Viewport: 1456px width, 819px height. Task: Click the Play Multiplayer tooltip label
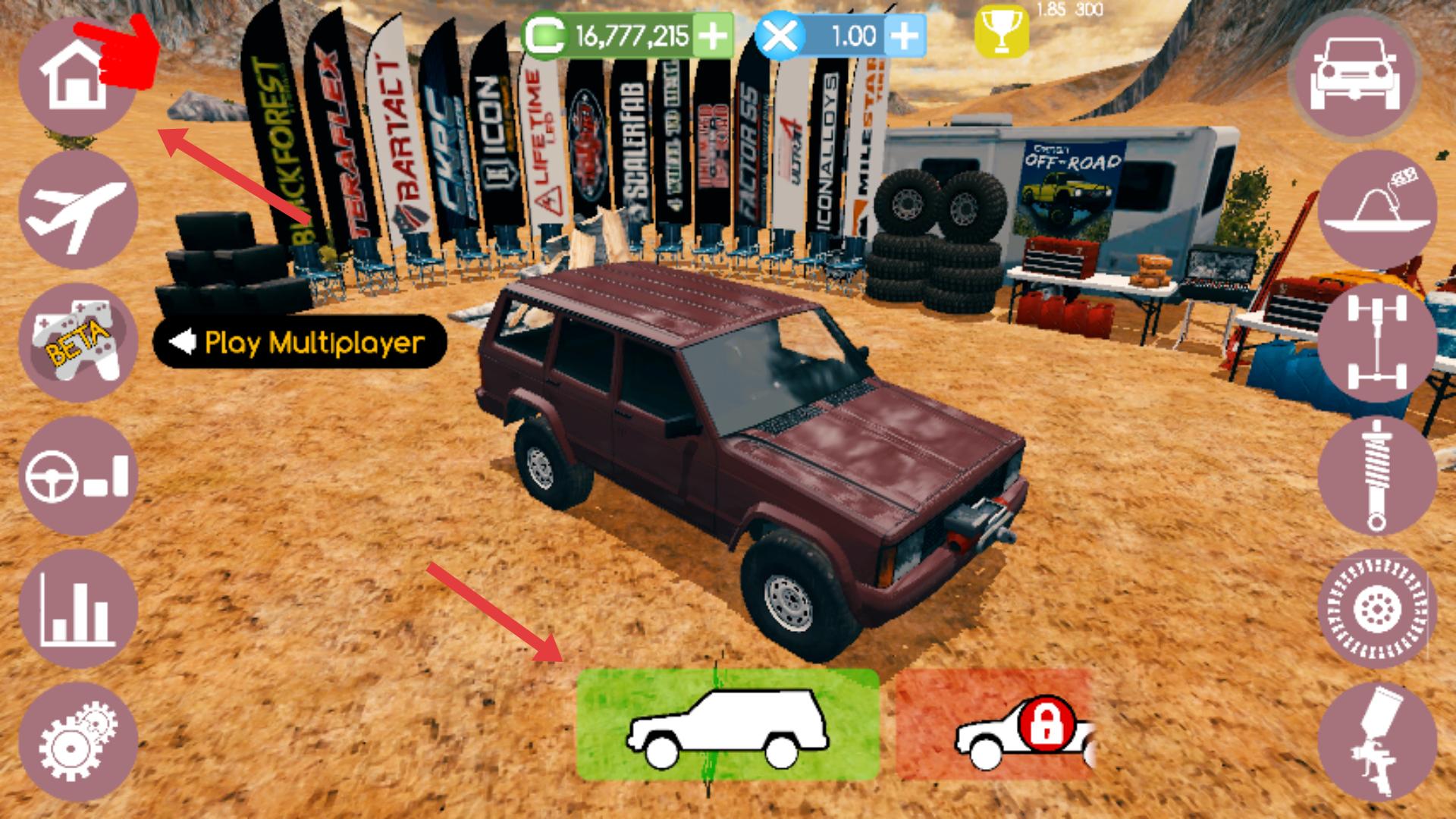300,343
